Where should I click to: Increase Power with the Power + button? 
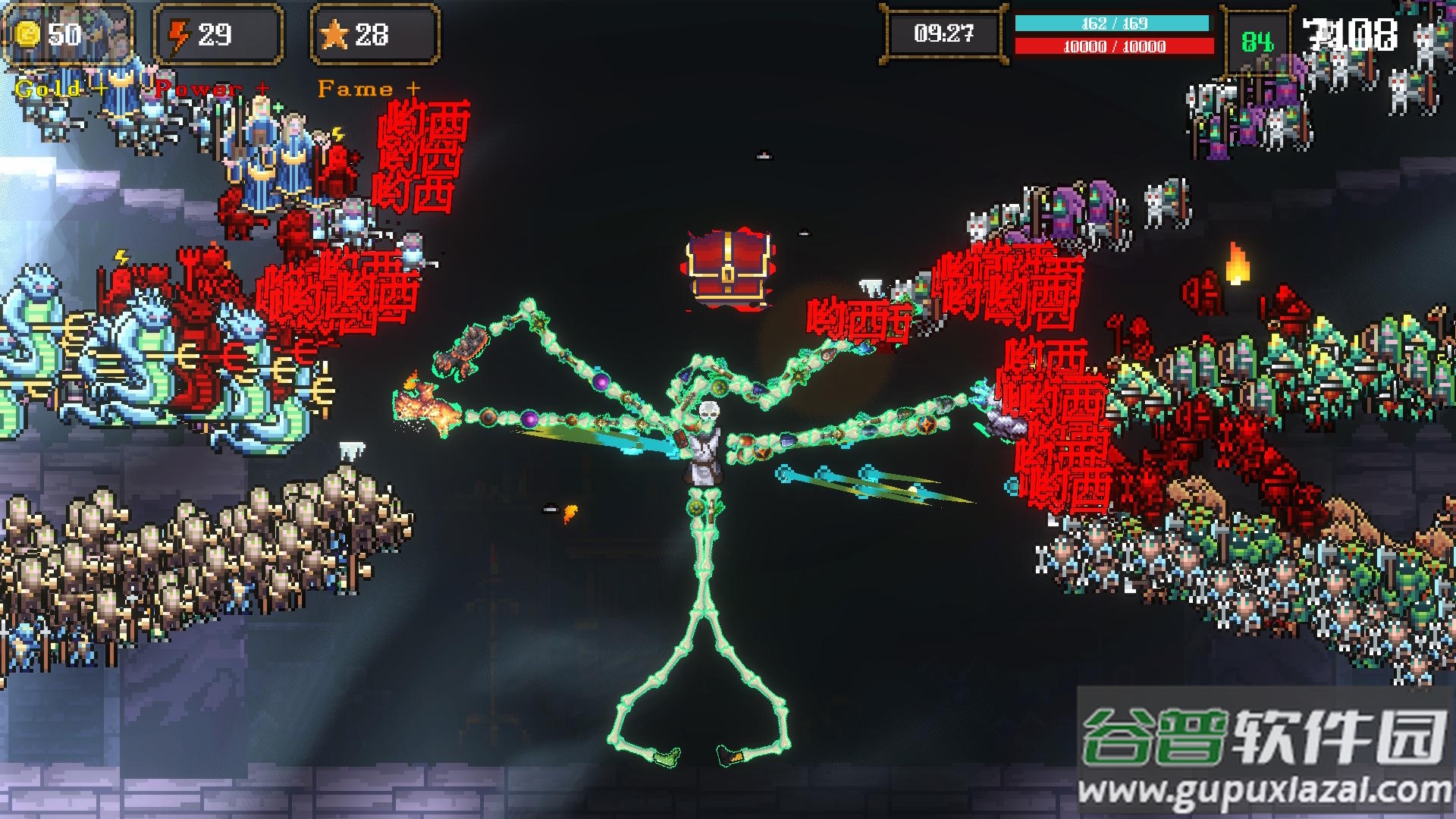(212, 89)
